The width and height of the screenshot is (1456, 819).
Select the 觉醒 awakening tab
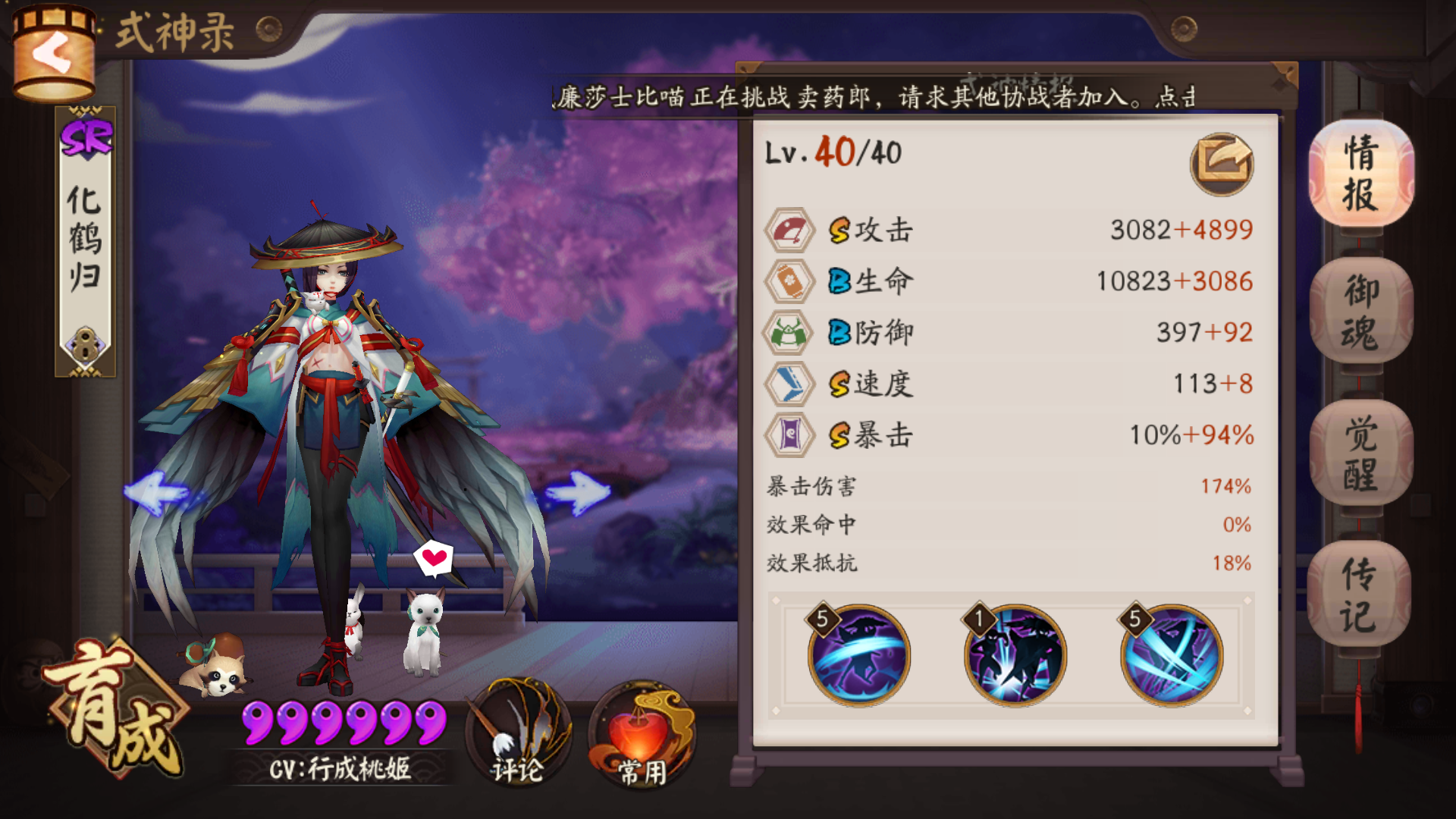1360,453
